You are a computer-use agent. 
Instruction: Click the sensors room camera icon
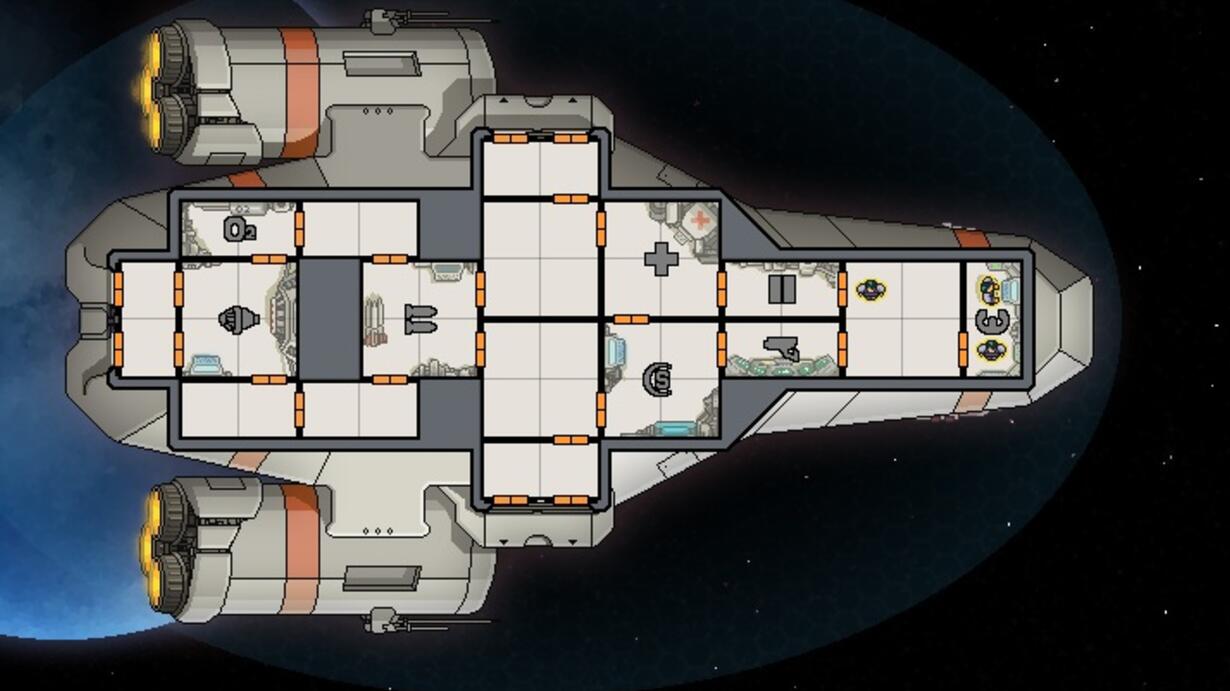(783, 349)
